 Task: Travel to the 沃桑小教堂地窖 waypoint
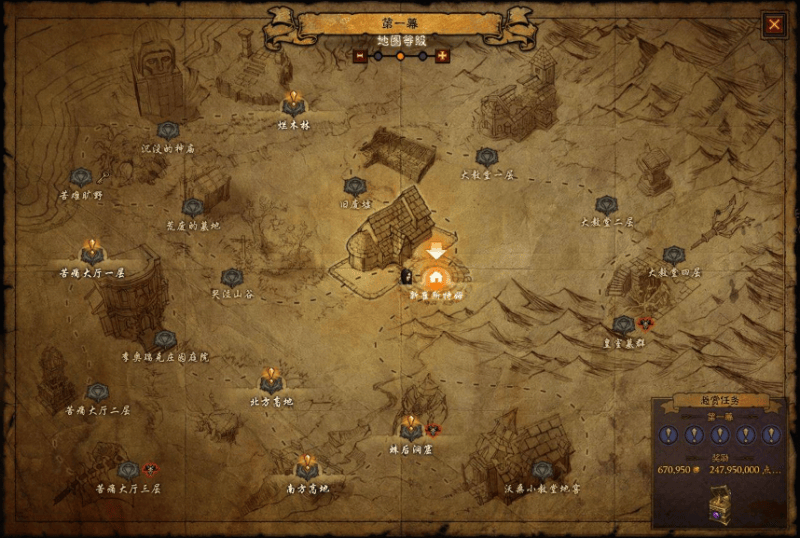click(x=542, y=470)
